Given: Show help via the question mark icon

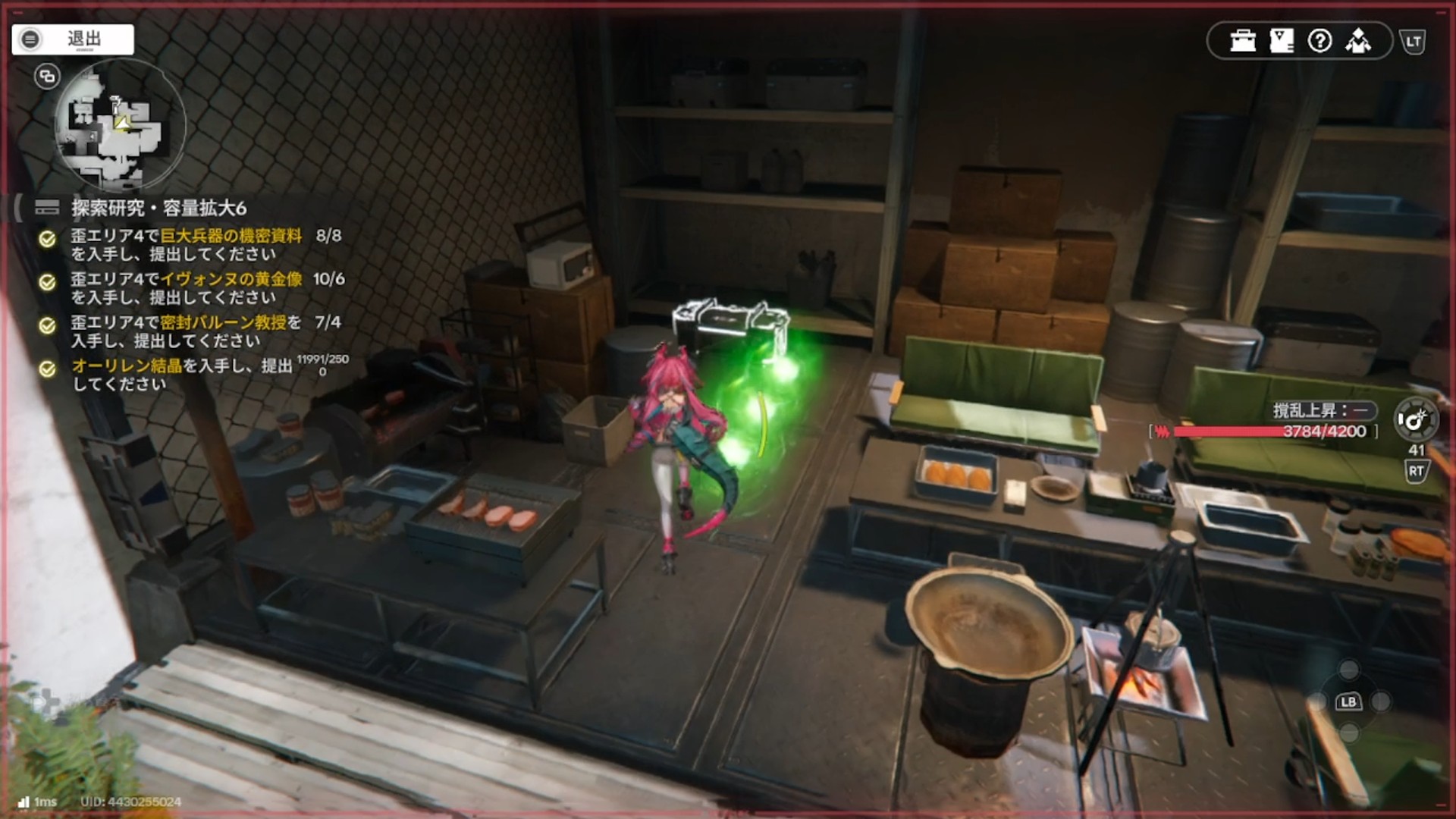Looking at the screenshot, I should coord(1320,41).
